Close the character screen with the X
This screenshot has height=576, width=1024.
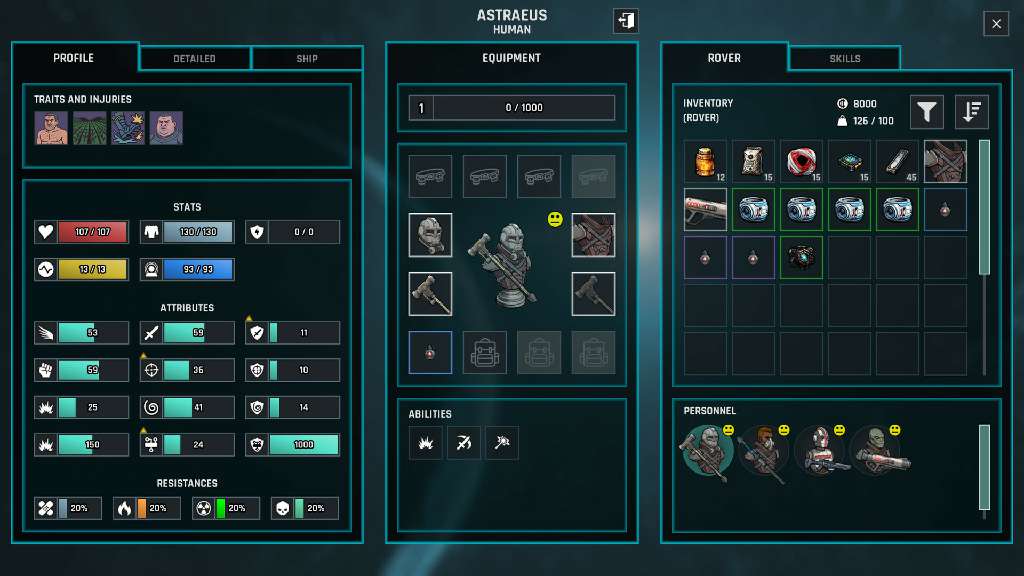[996, 24]
